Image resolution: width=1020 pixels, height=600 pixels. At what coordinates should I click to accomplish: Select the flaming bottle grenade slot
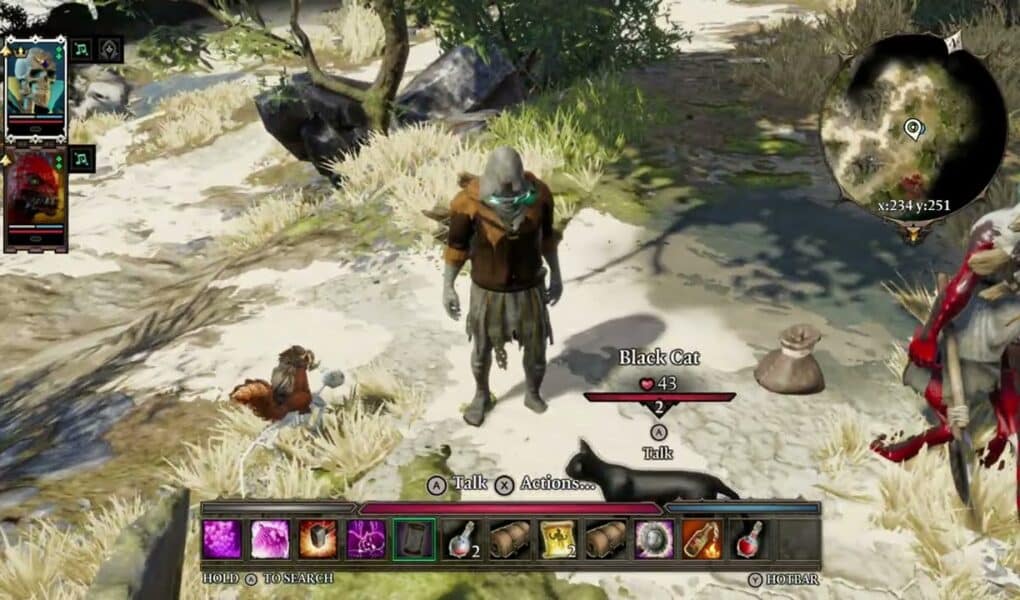[701, 539]
